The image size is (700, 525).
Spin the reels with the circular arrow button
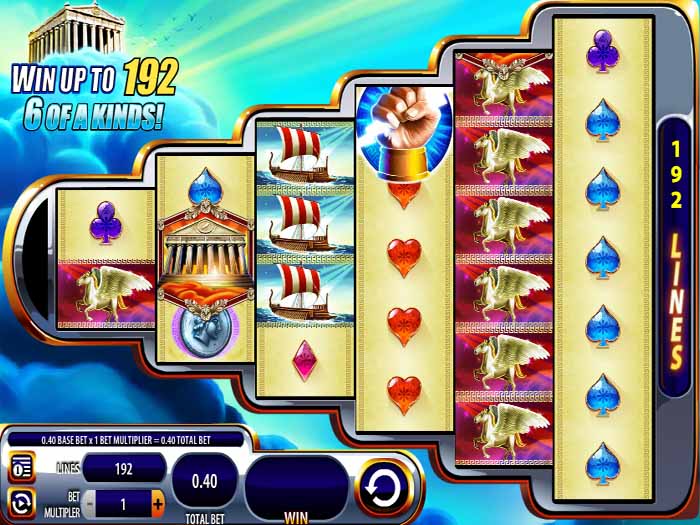pyautogui.click(x=384, y=487)
